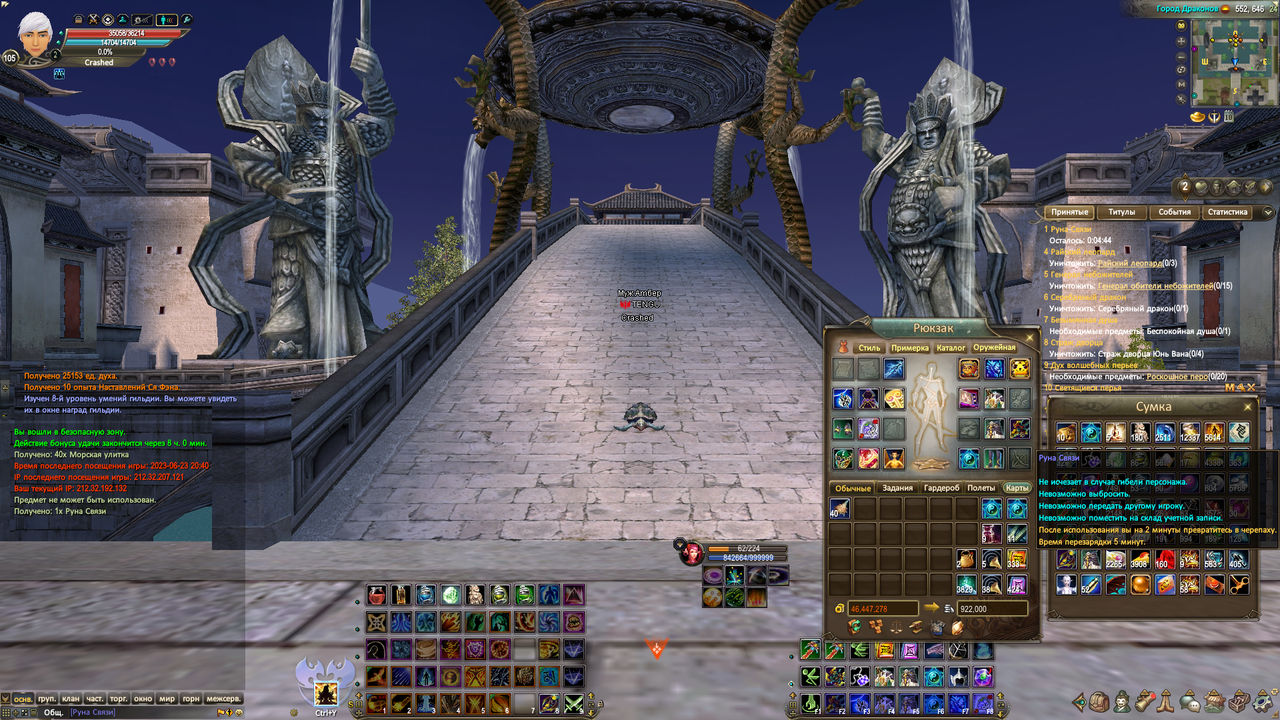The height and width of the screenshot is (720, 1280).
Task: Open the Оружейная tab
Action: (x=994, y=348)
